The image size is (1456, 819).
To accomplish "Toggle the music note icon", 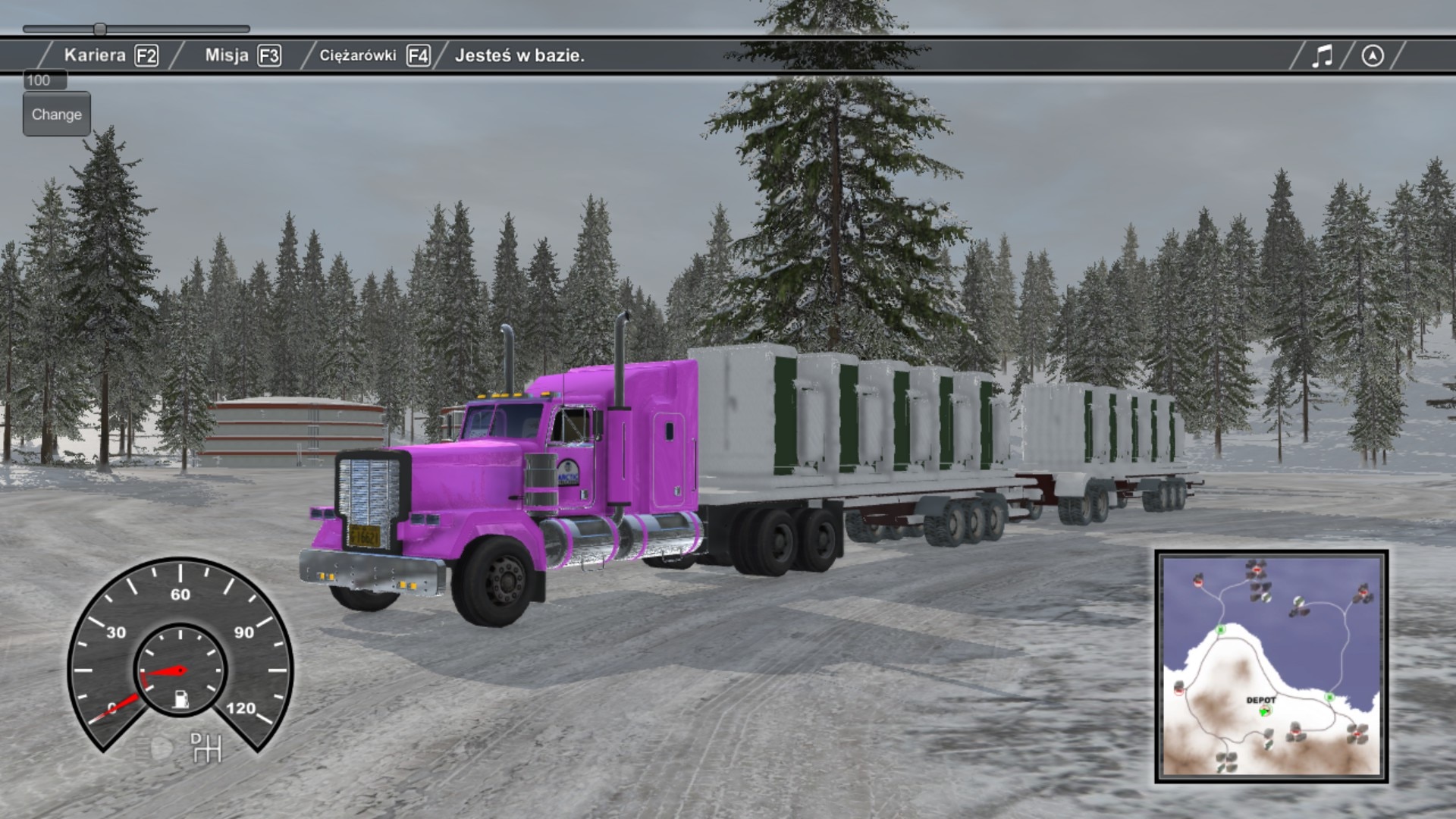I will tap(1322, 55).
